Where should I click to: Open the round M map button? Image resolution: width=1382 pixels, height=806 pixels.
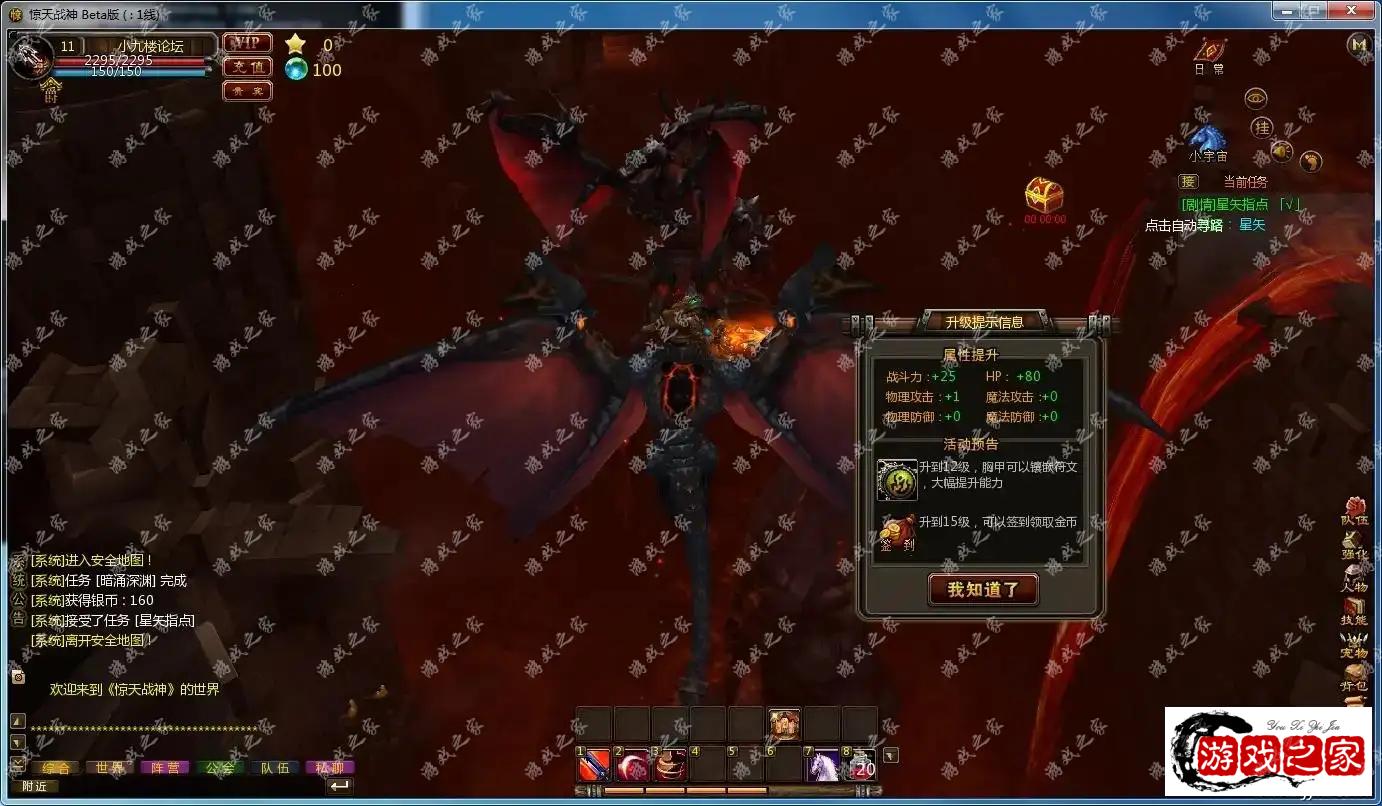(1358, 44)
